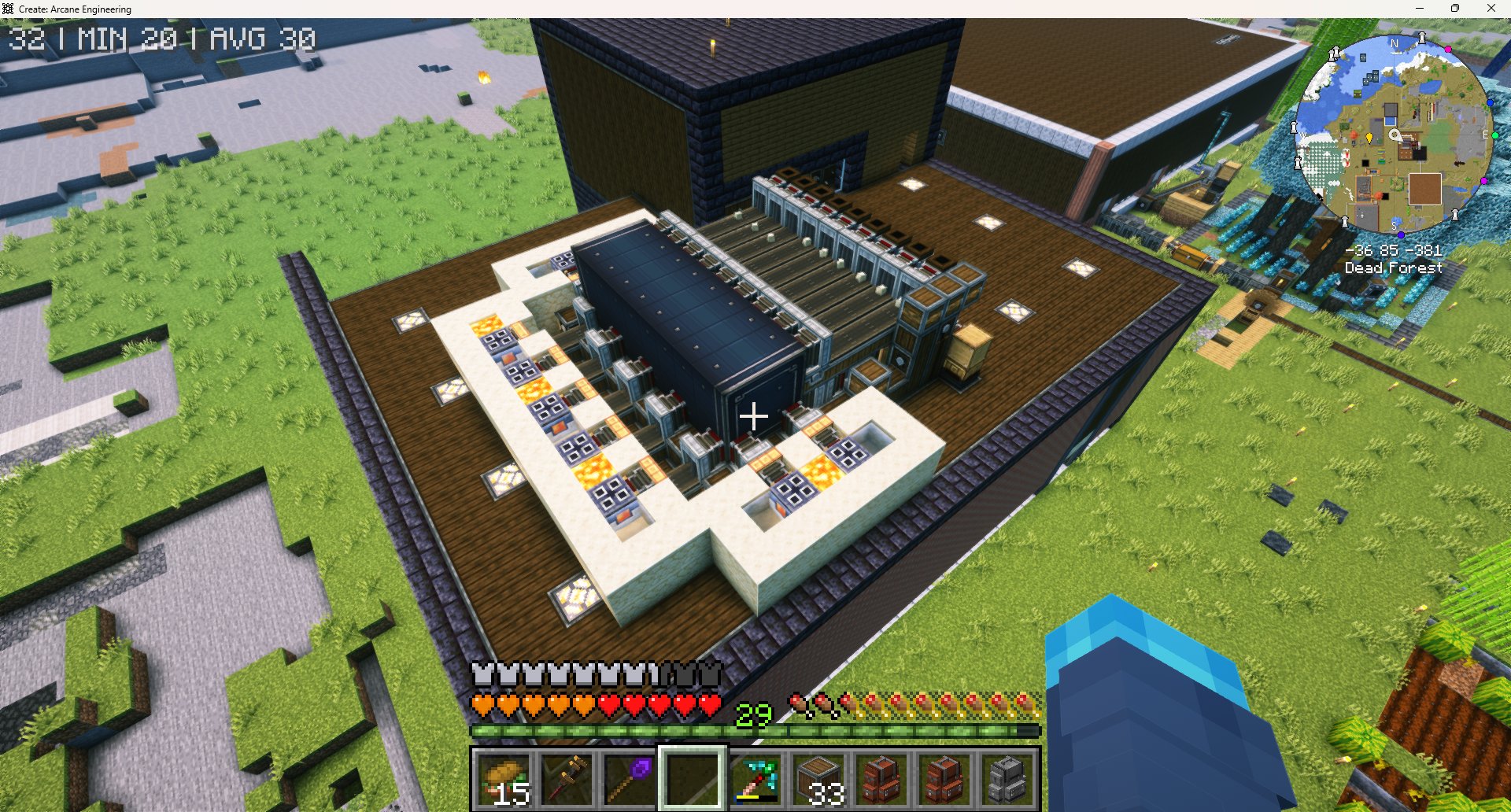Equip the diamond-and-emerald pickaxe tool
1511x812 pixels.
755,778
